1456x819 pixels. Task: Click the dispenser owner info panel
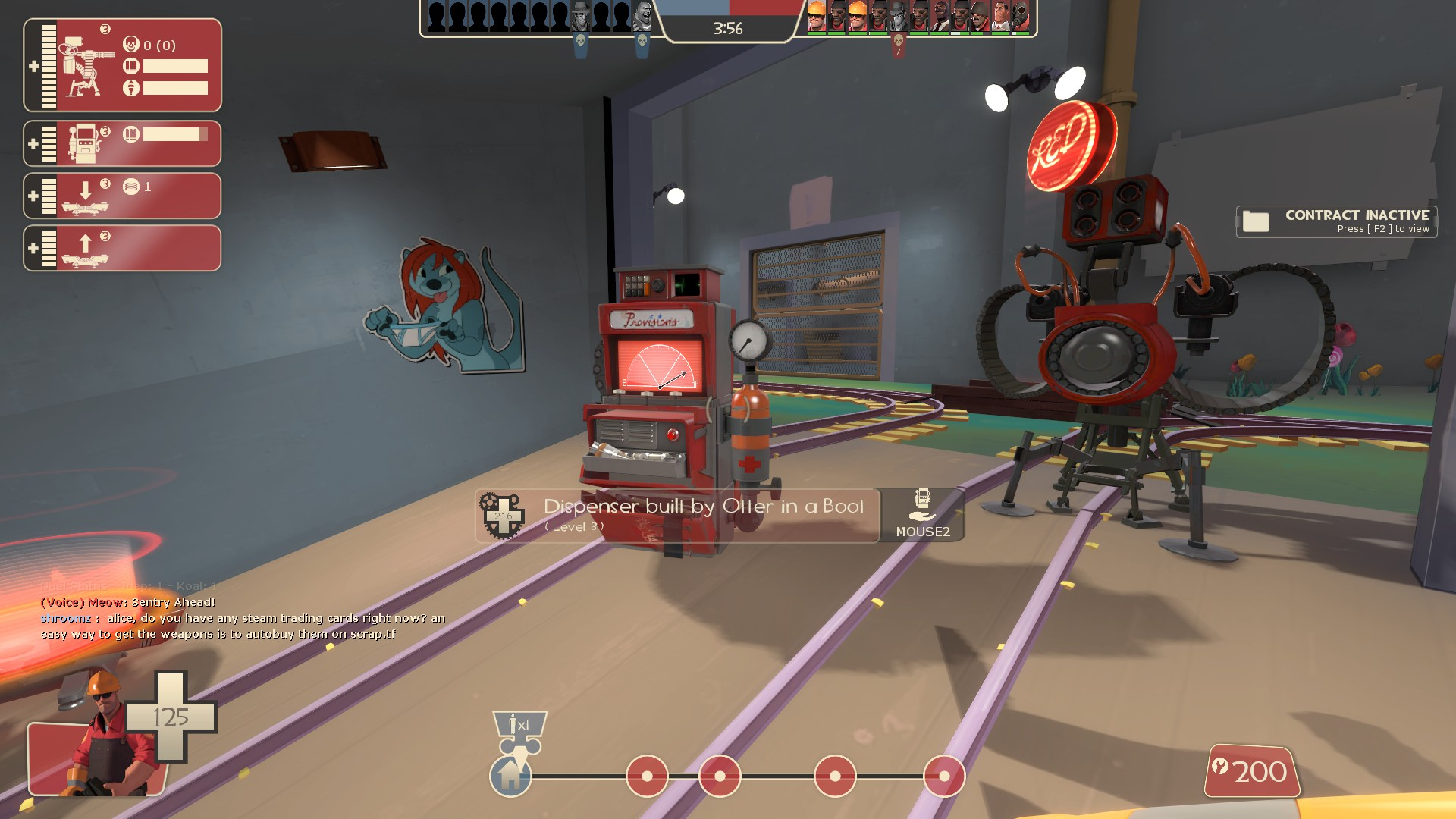pyautogui.click(x=677, y=516)
